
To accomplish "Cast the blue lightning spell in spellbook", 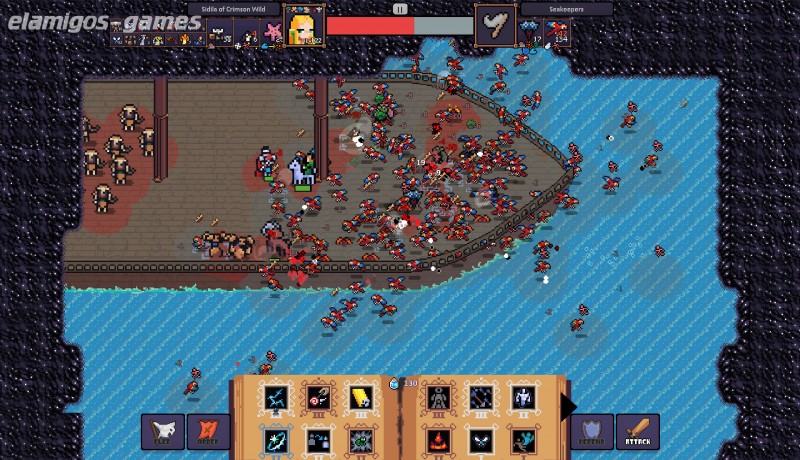I will (275, 397).
